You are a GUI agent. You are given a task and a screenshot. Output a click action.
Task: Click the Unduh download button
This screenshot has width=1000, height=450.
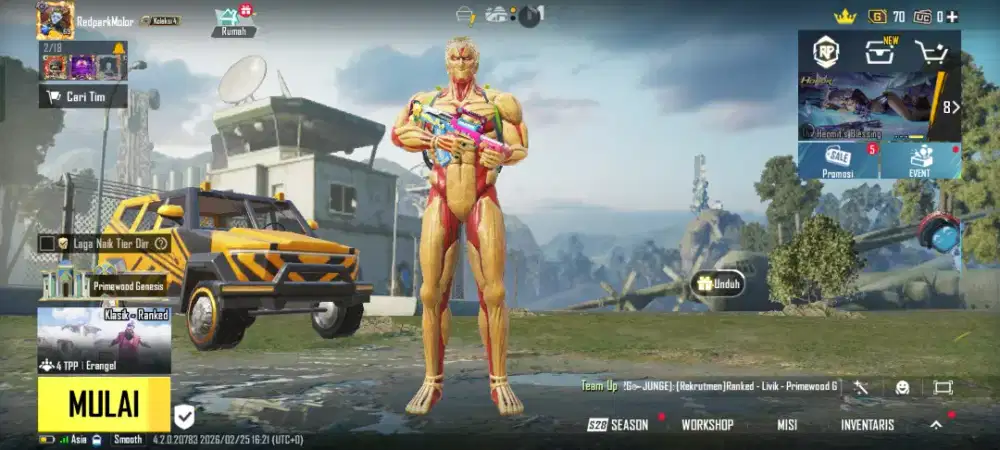pyautogui.click(x=719, y=284)
